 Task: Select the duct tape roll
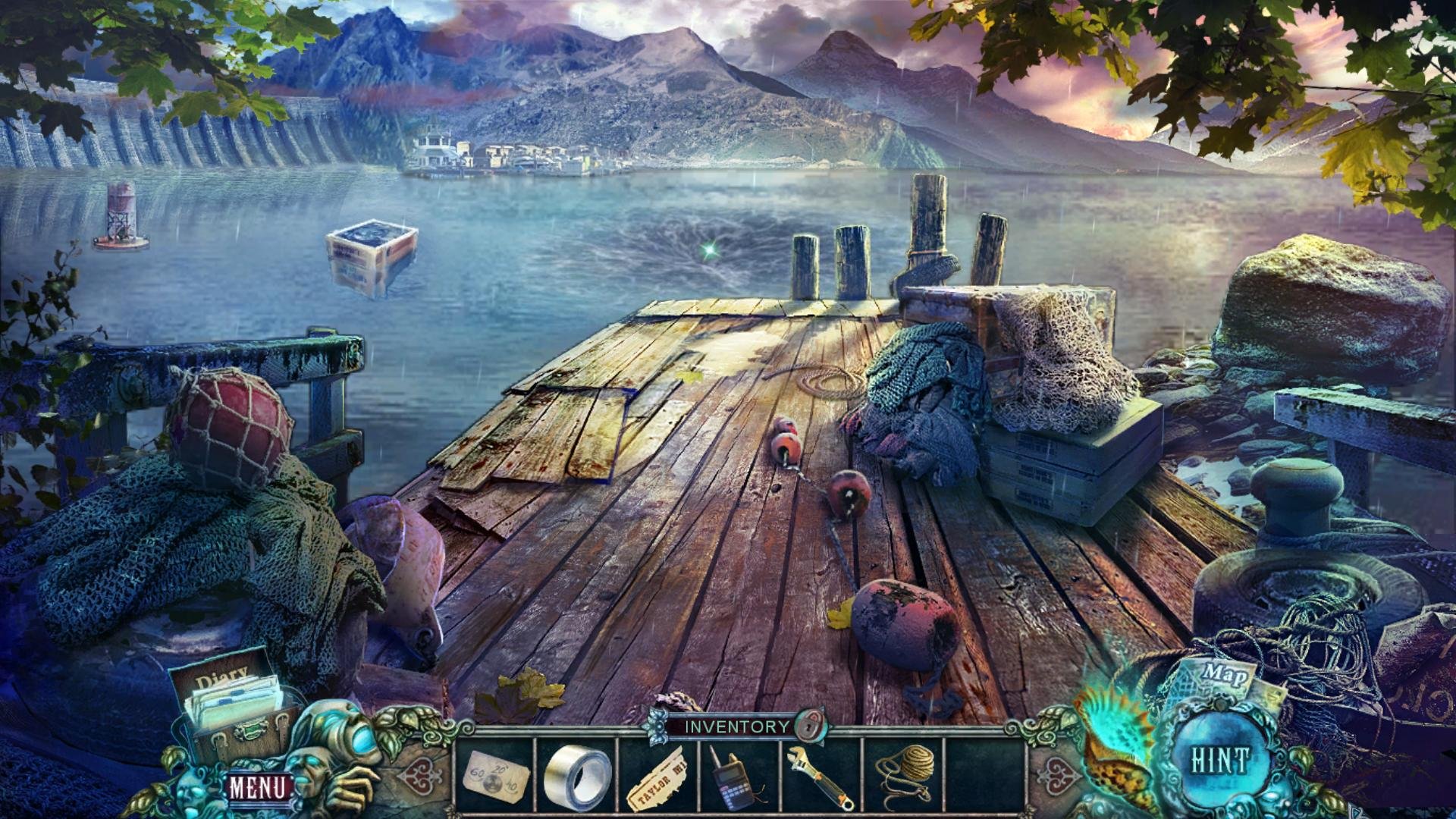577,777
